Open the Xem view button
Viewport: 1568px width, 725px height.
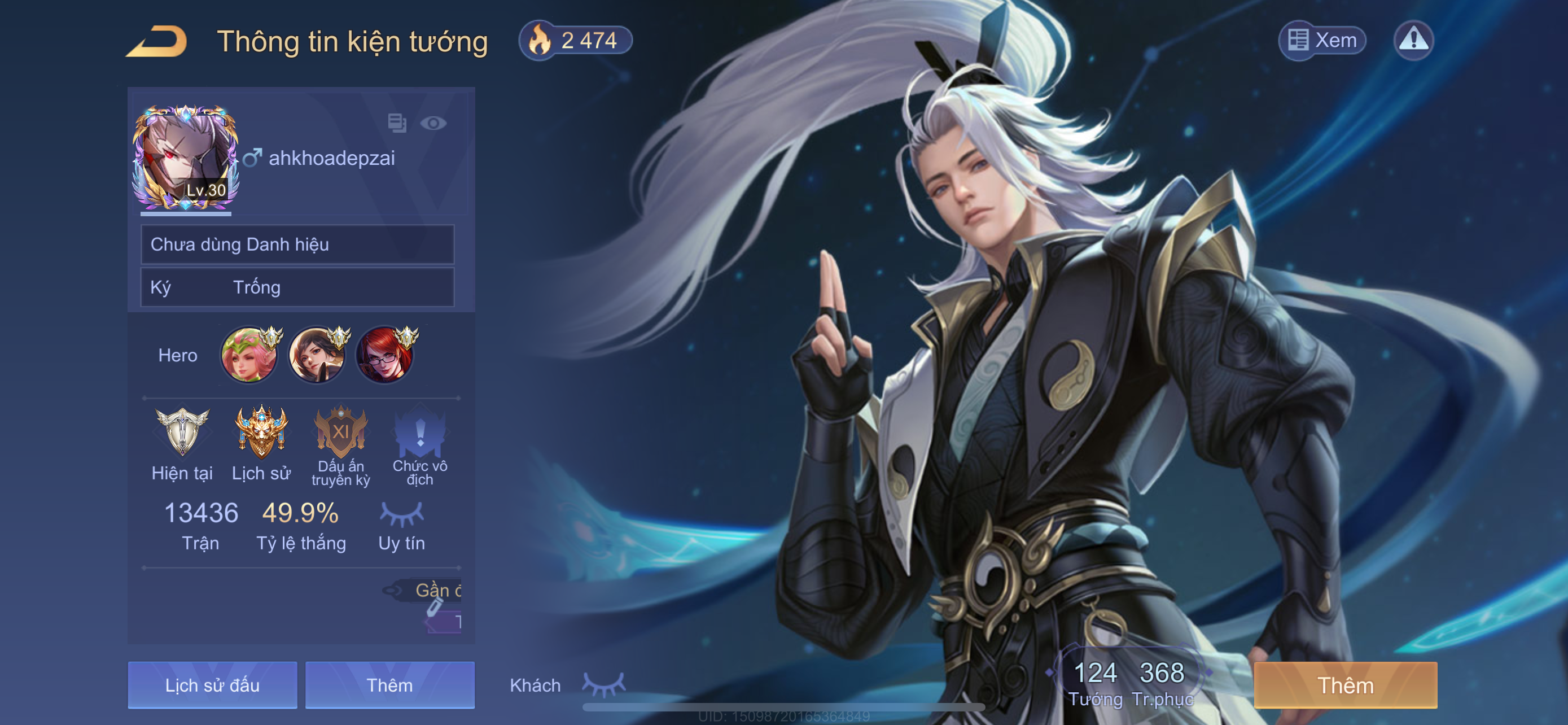[1321, 41]
